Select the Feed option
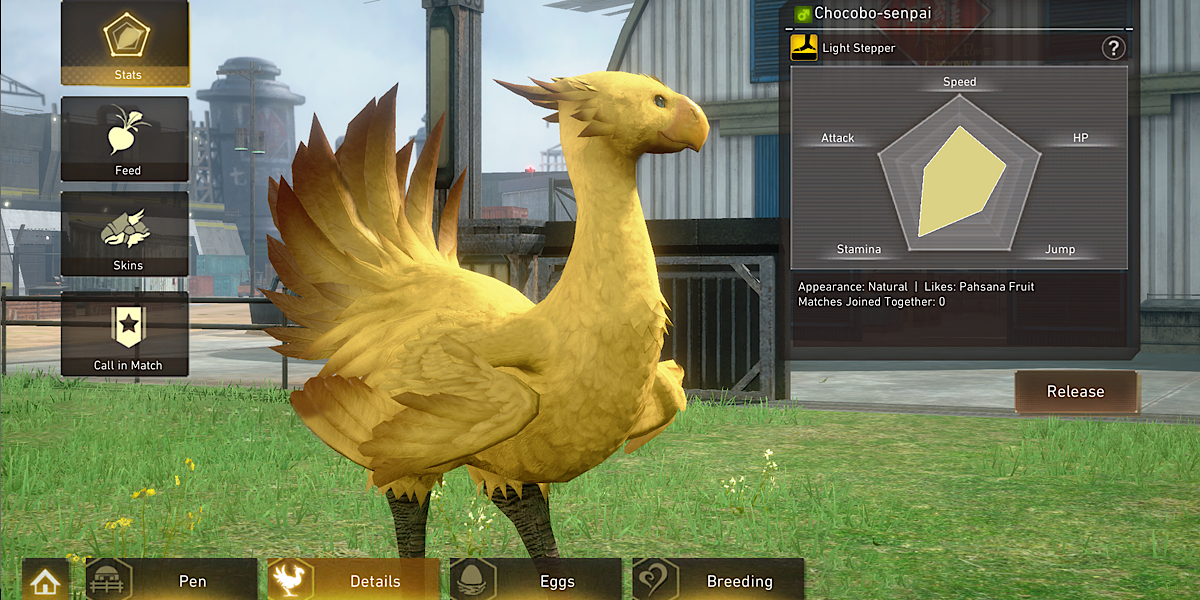 (125, 139)
